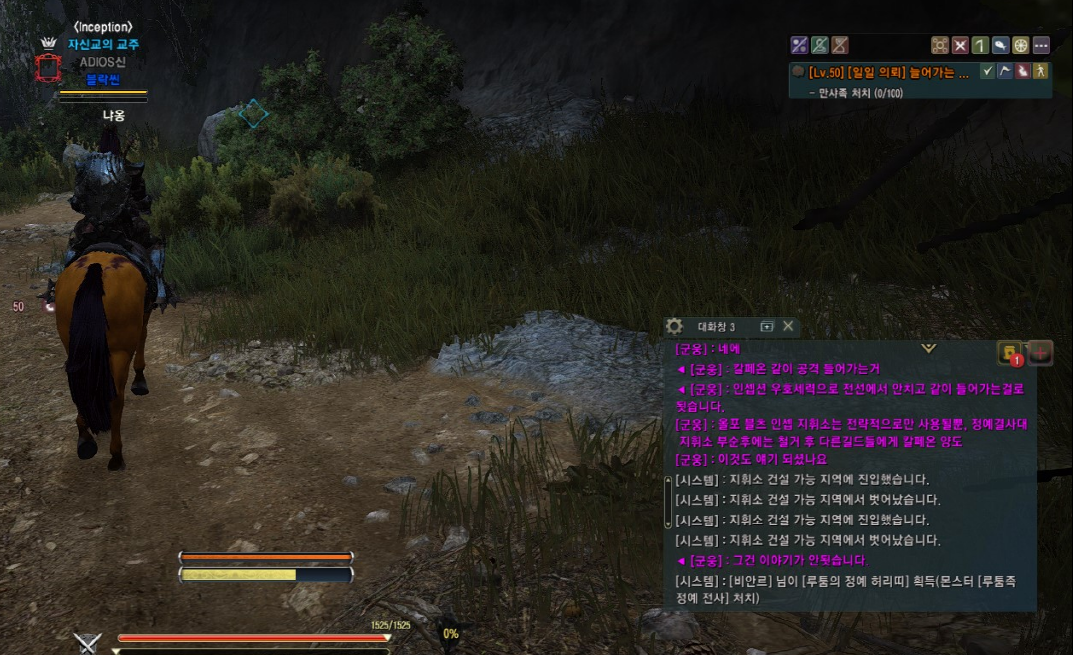Toggle the green crossed-out figure filter icon
The width and height of the screenshot is (1073, 655).
tap(820, 45)
